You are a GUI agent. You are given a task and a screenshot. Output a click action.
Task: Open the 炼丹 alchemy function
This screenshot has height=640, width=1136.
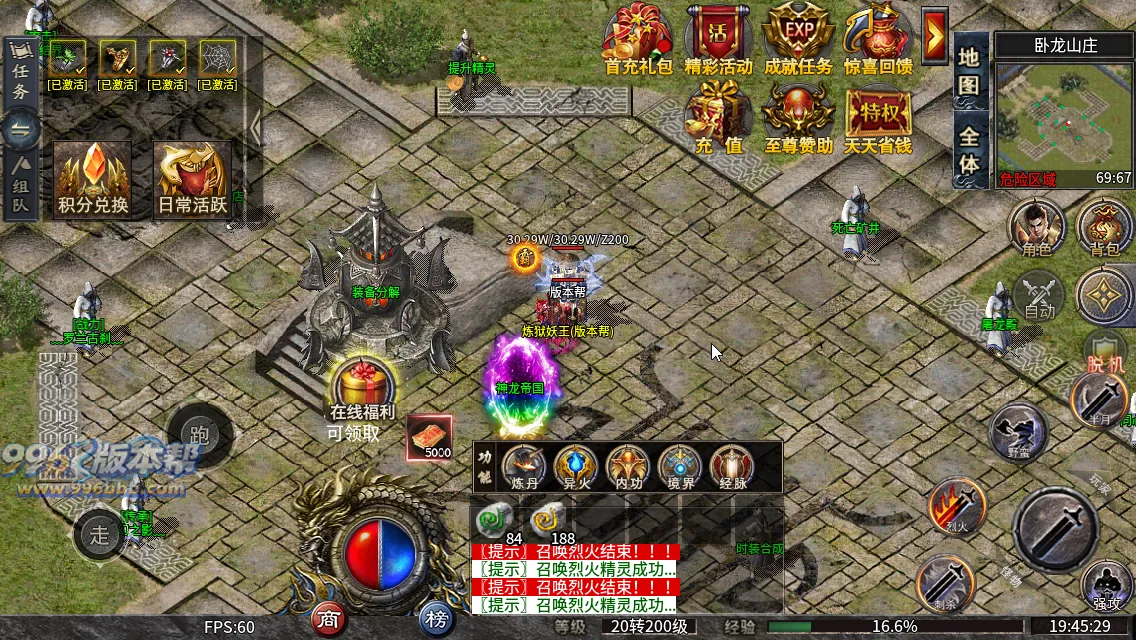(x=523, y=465)
